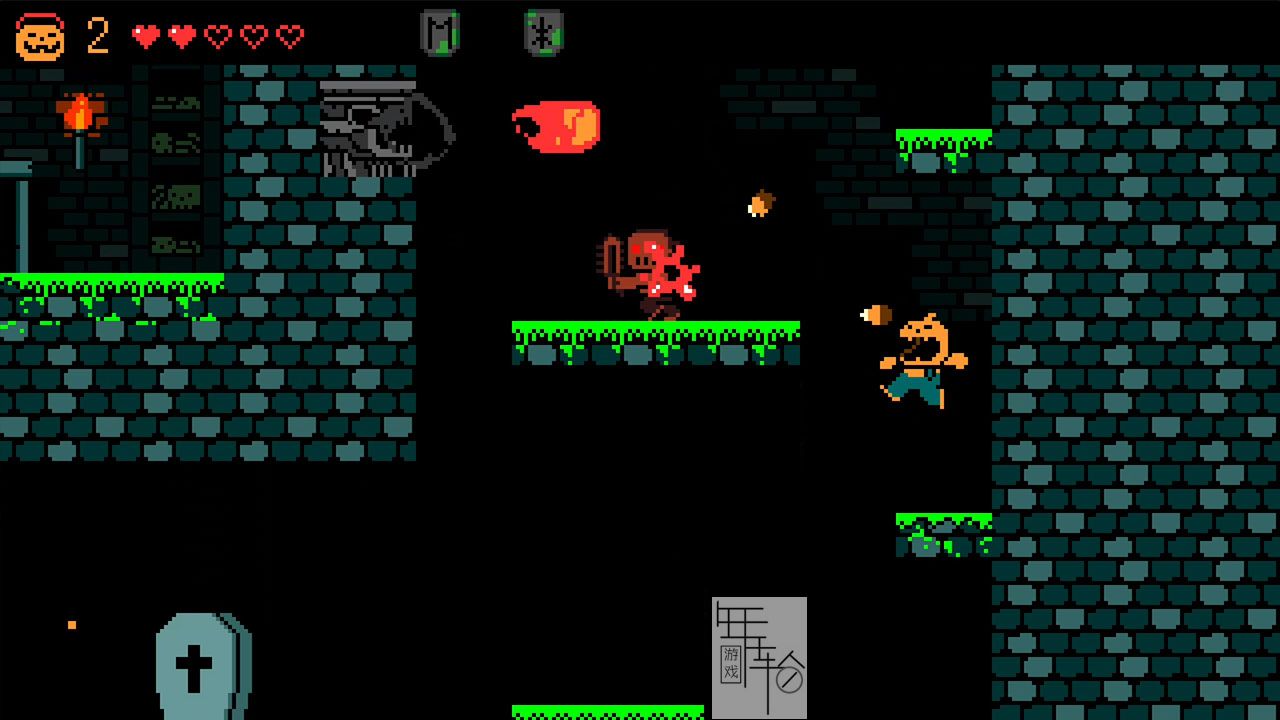Select the M-shaped rune stone icon
Viewport: 1280px width, 720px height.
pos(439,32)
